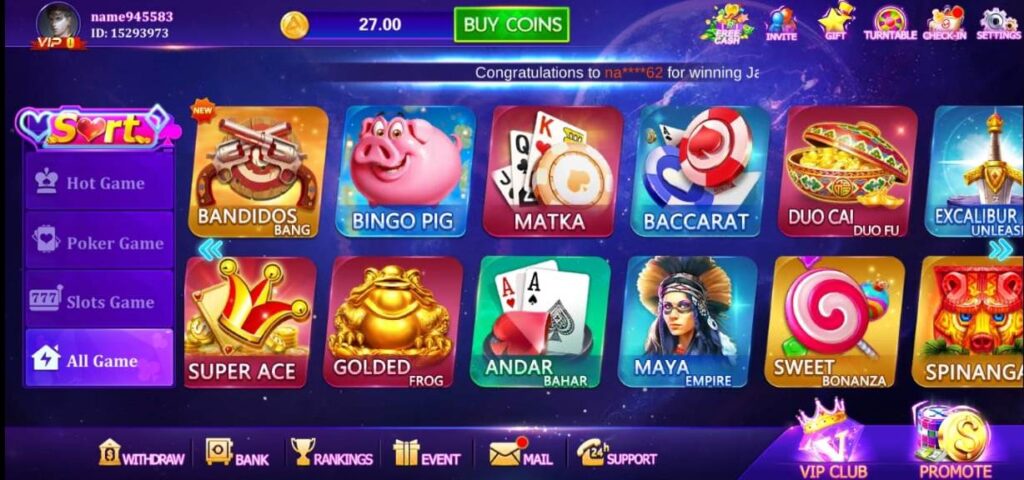Viewport: 1024px width, 480px height.
Task: Open the Settings gear icon
Action: 997,23
